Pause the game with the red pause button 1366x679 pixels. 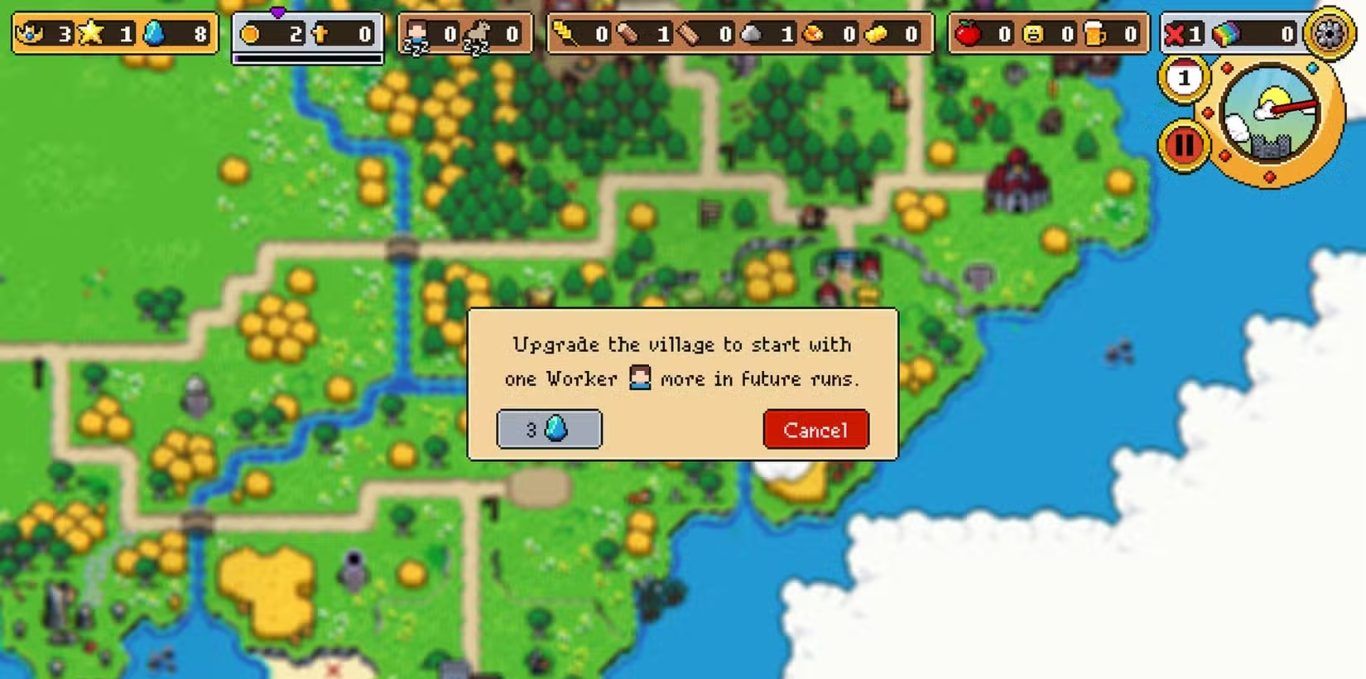click(1184, 145)
